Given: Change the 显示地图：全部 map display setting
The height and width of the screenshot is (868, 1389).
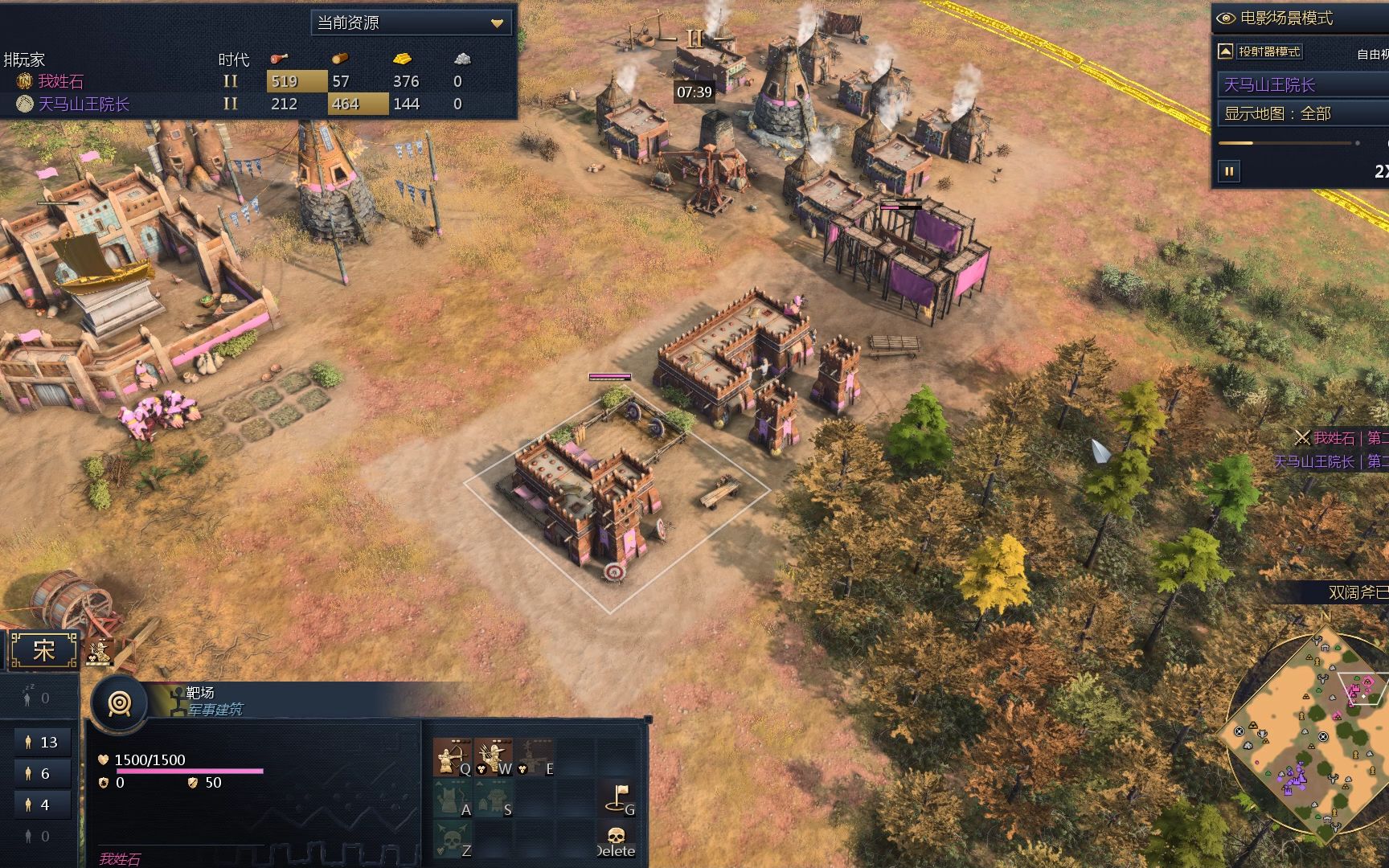Looking at the screenshot, I should tap(1302, 113).
